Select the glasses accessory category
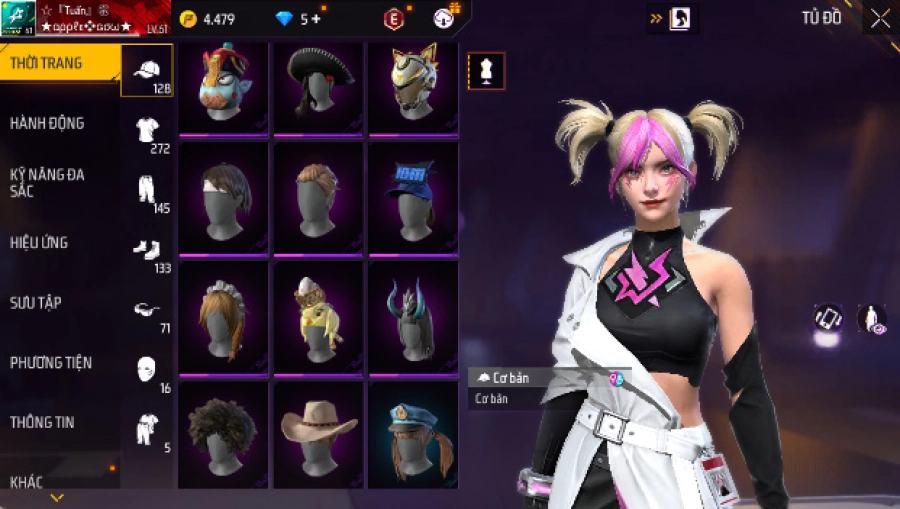The height and width of the screenshot is (509, 900). click(147, 310)
